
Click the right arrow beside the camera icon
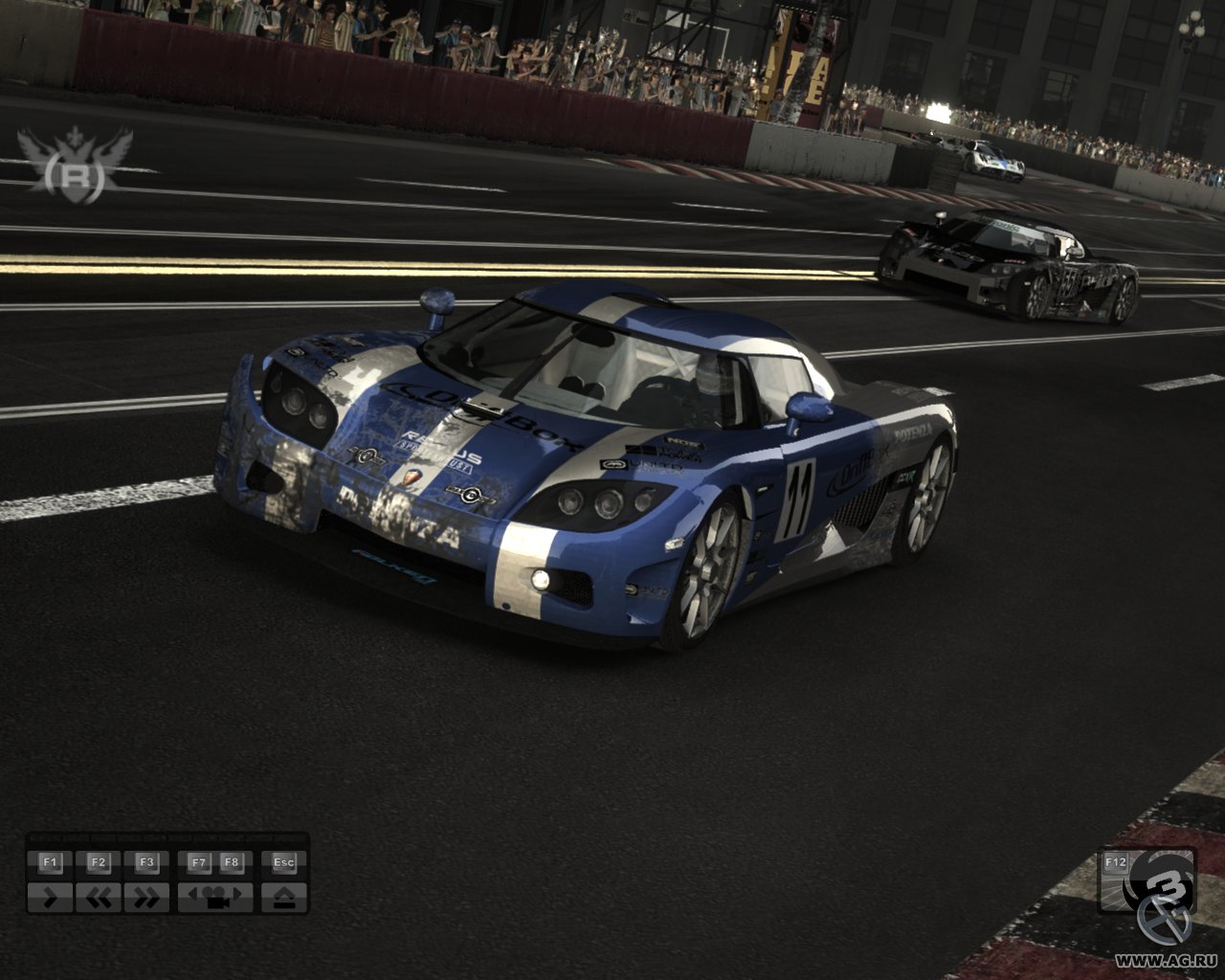click(235, 892)
